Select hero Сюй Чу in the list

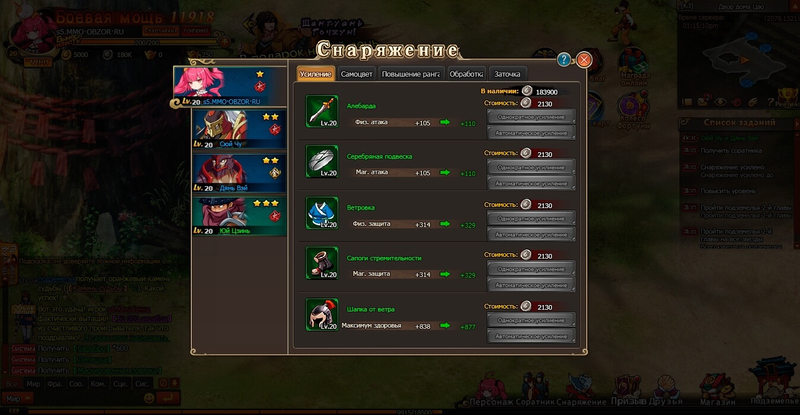pos(231,131)
